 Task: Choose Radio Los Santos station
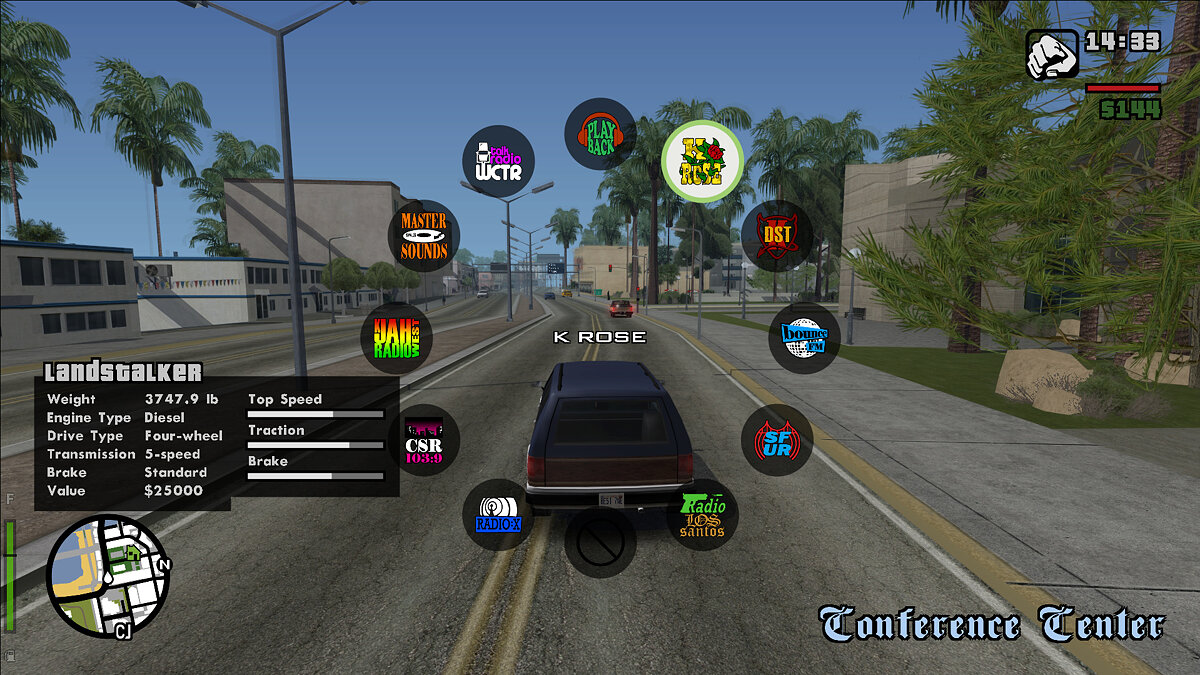(x=702, y=515)
